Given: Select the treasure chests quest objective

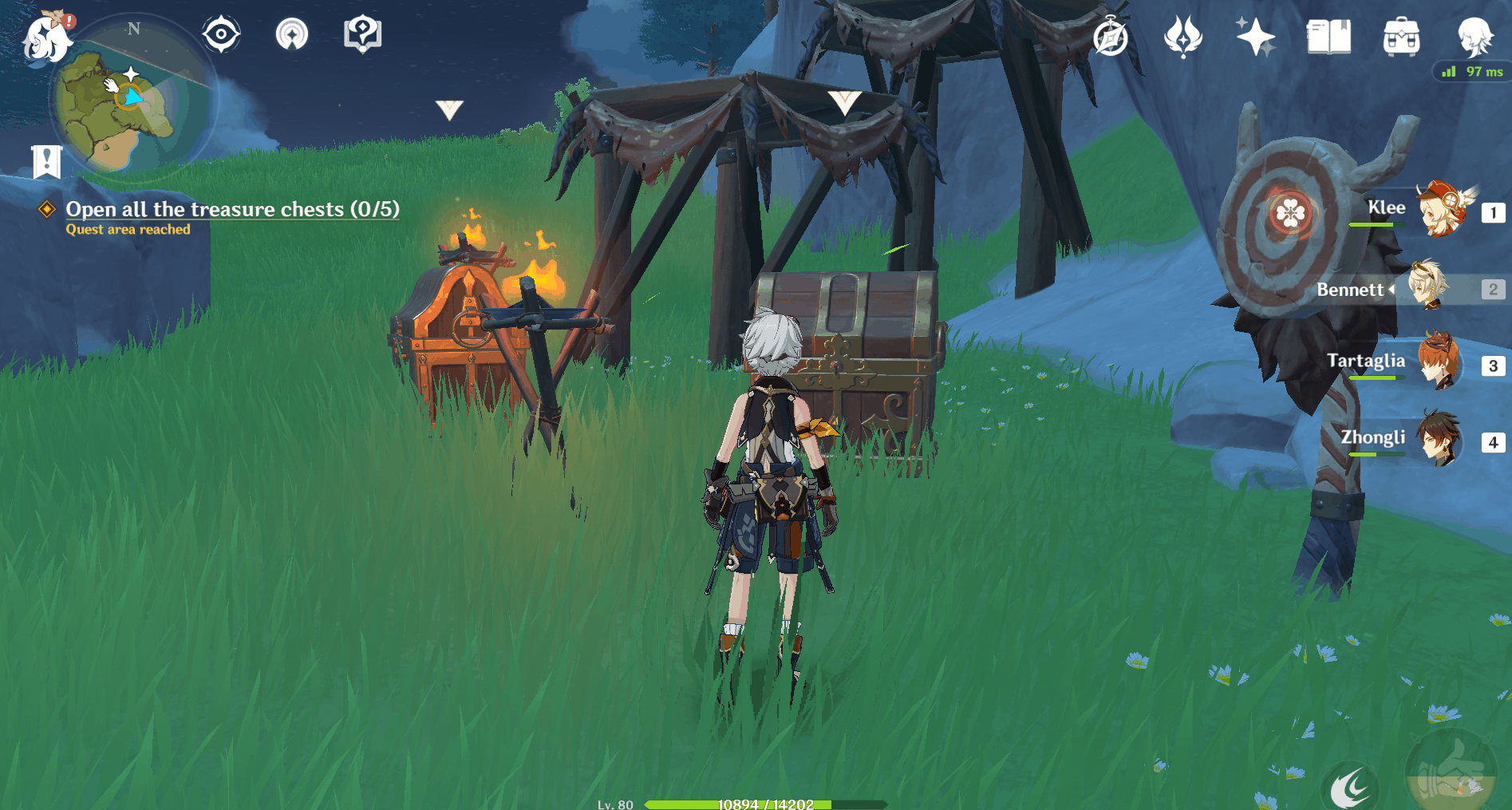Looking at the screenshot, I should tap(232, 209).
